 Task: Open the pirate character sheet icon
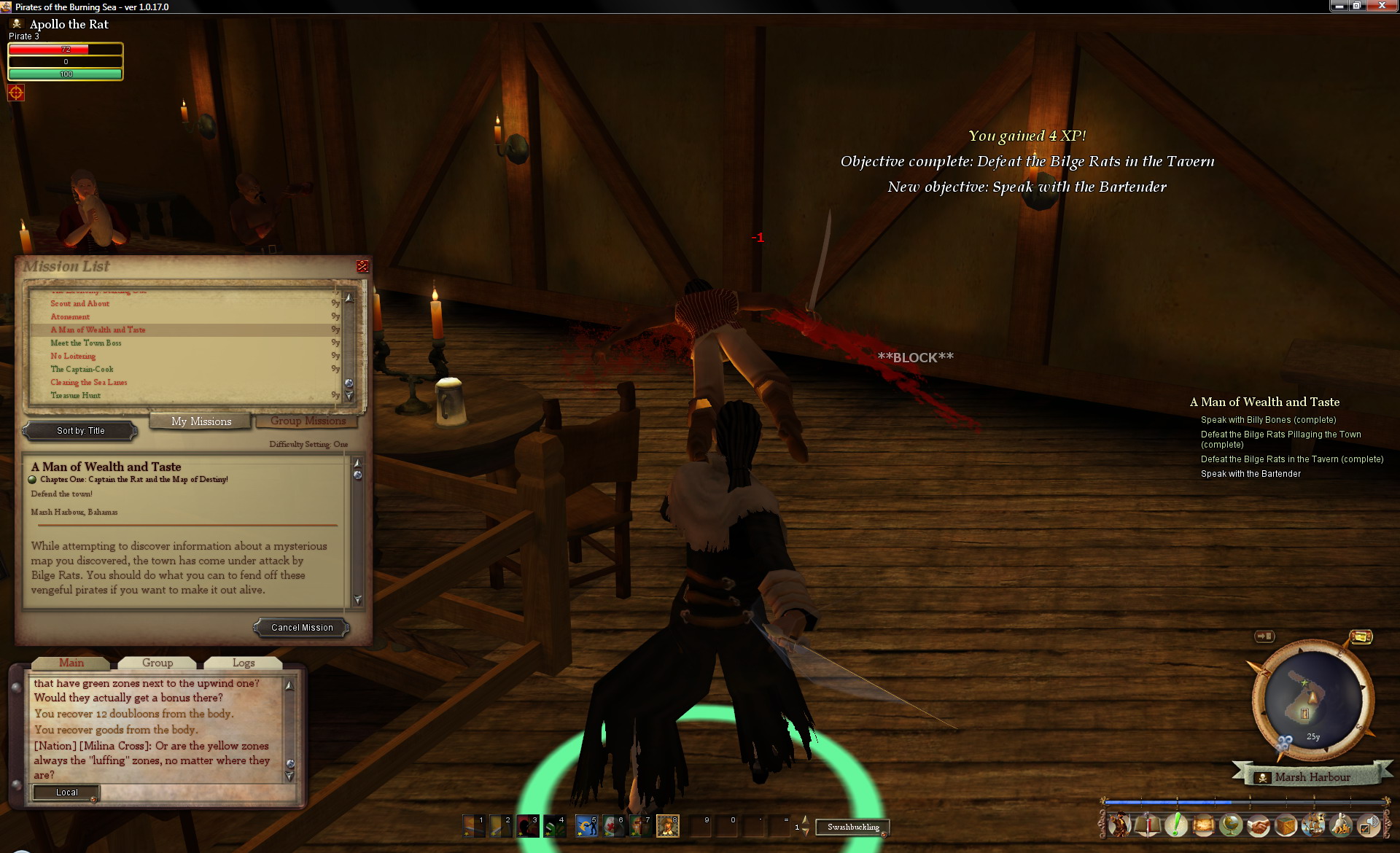click(1119, 825)
